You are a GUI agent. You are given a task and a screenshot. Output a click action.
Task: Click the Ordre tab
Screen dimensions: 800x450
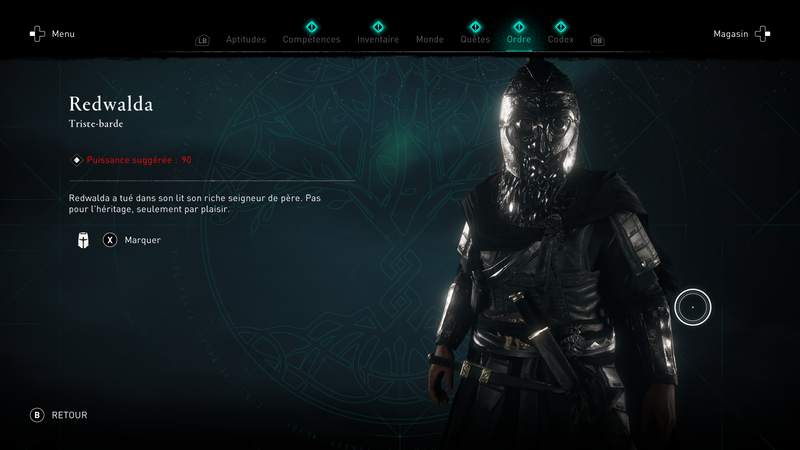tap(519, 40)
